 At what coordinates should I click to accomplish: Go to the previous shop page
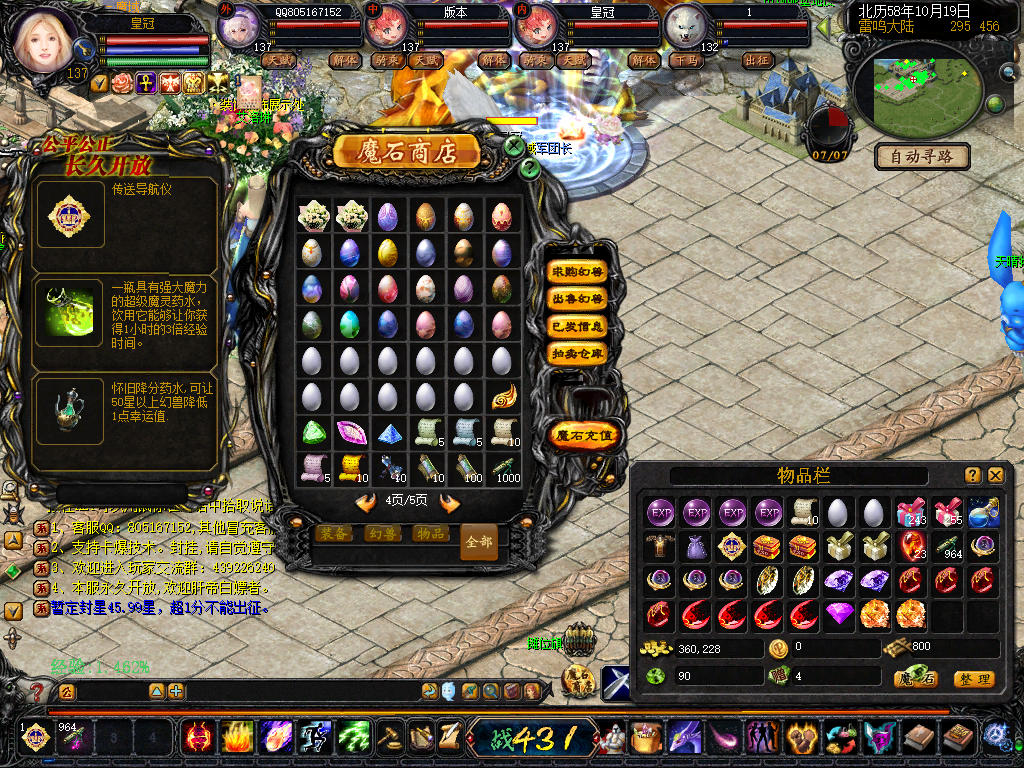point(366,502)
